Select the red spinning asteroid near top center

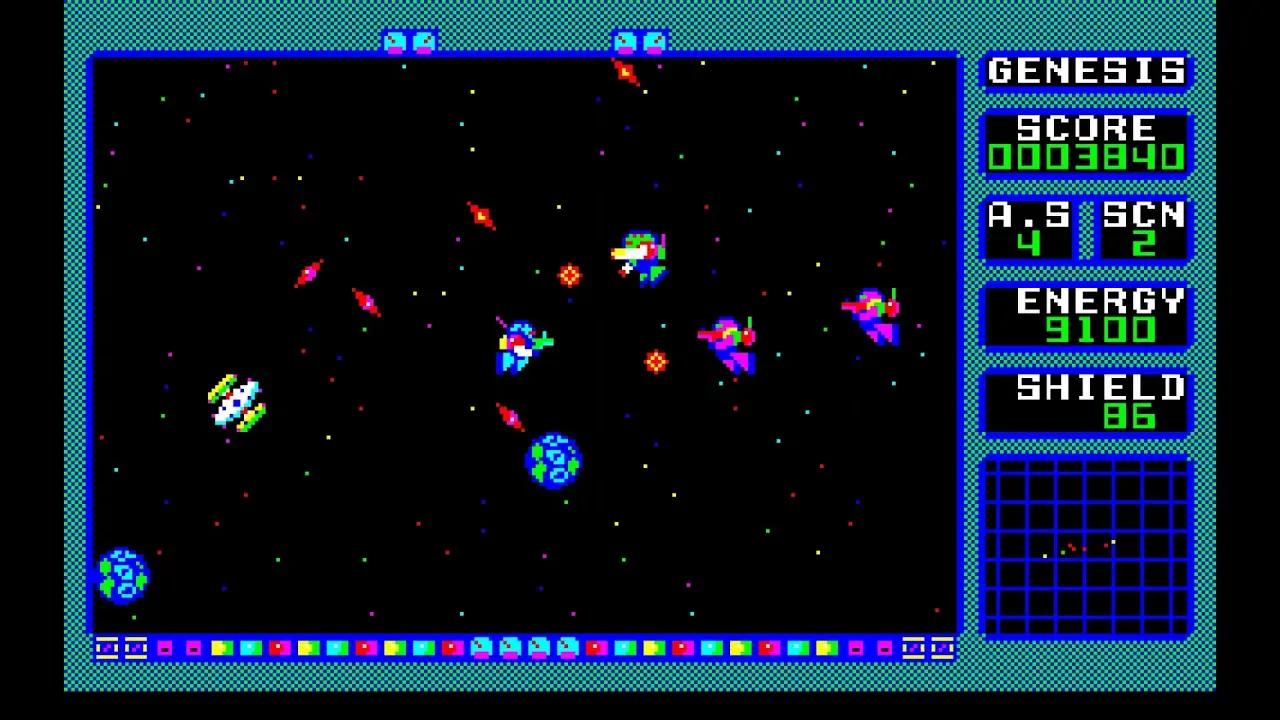coord(624,71)
